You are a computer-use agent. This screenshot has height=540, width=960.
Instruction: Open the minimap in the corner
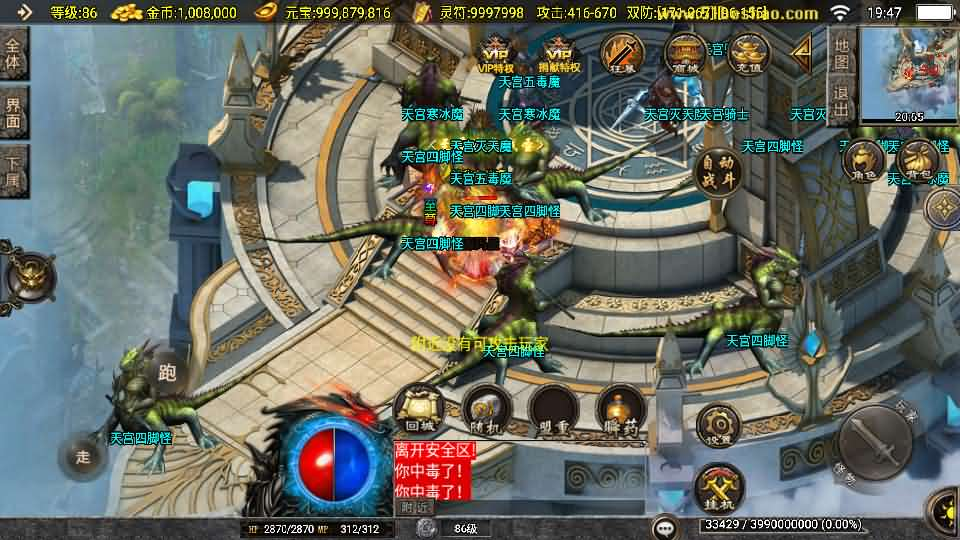point(909,70)
